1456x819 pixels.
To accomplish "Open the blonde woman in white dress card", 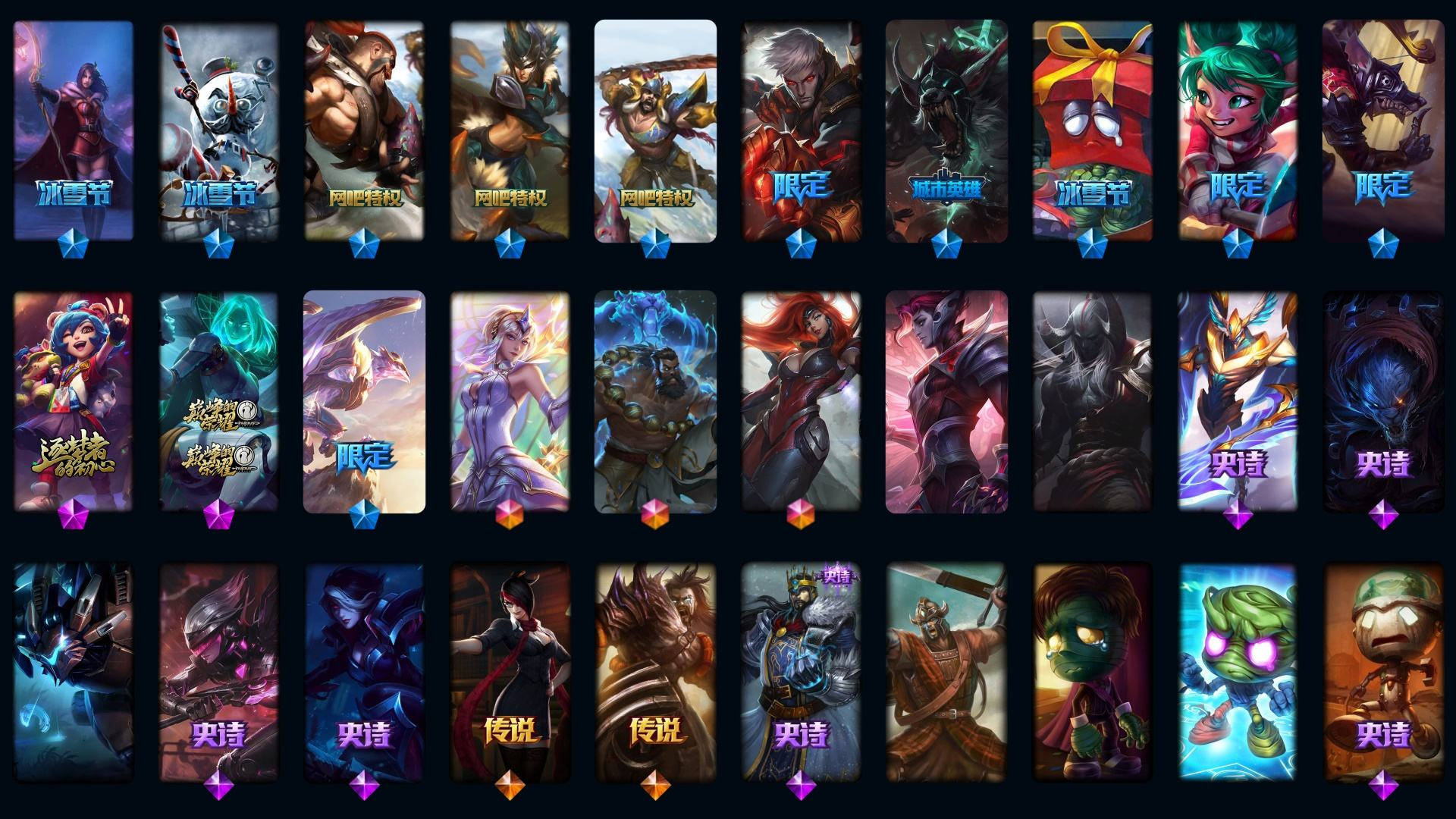I will click(510, 402).
